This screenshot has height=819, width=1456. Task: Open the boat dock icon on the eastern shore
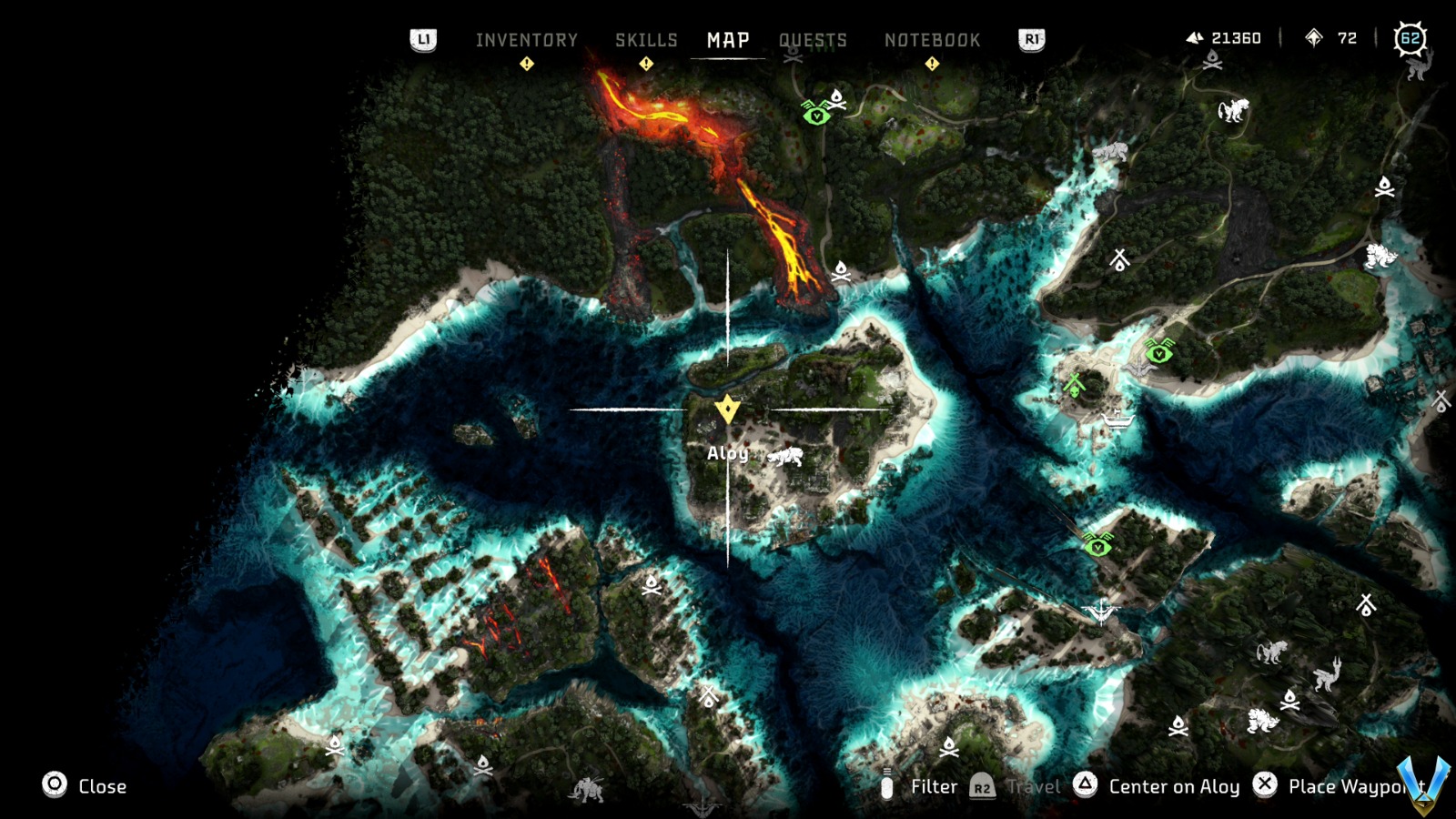(x=1117, y=421)
